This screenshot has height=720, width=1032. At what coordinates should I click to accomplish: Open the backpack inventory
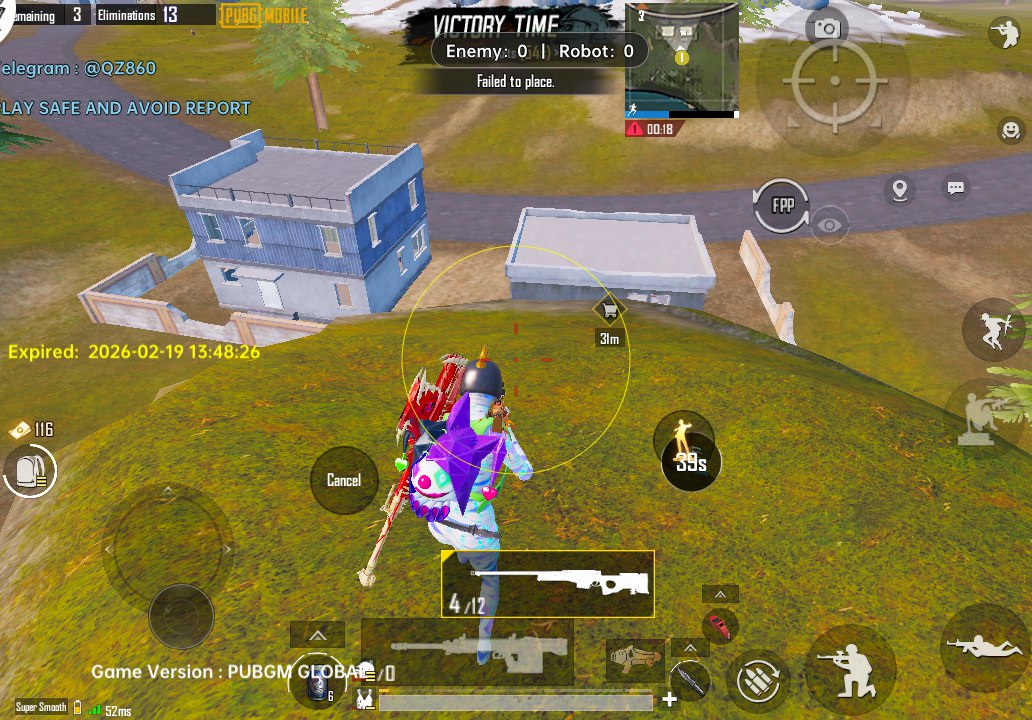(x=30, y=472)
